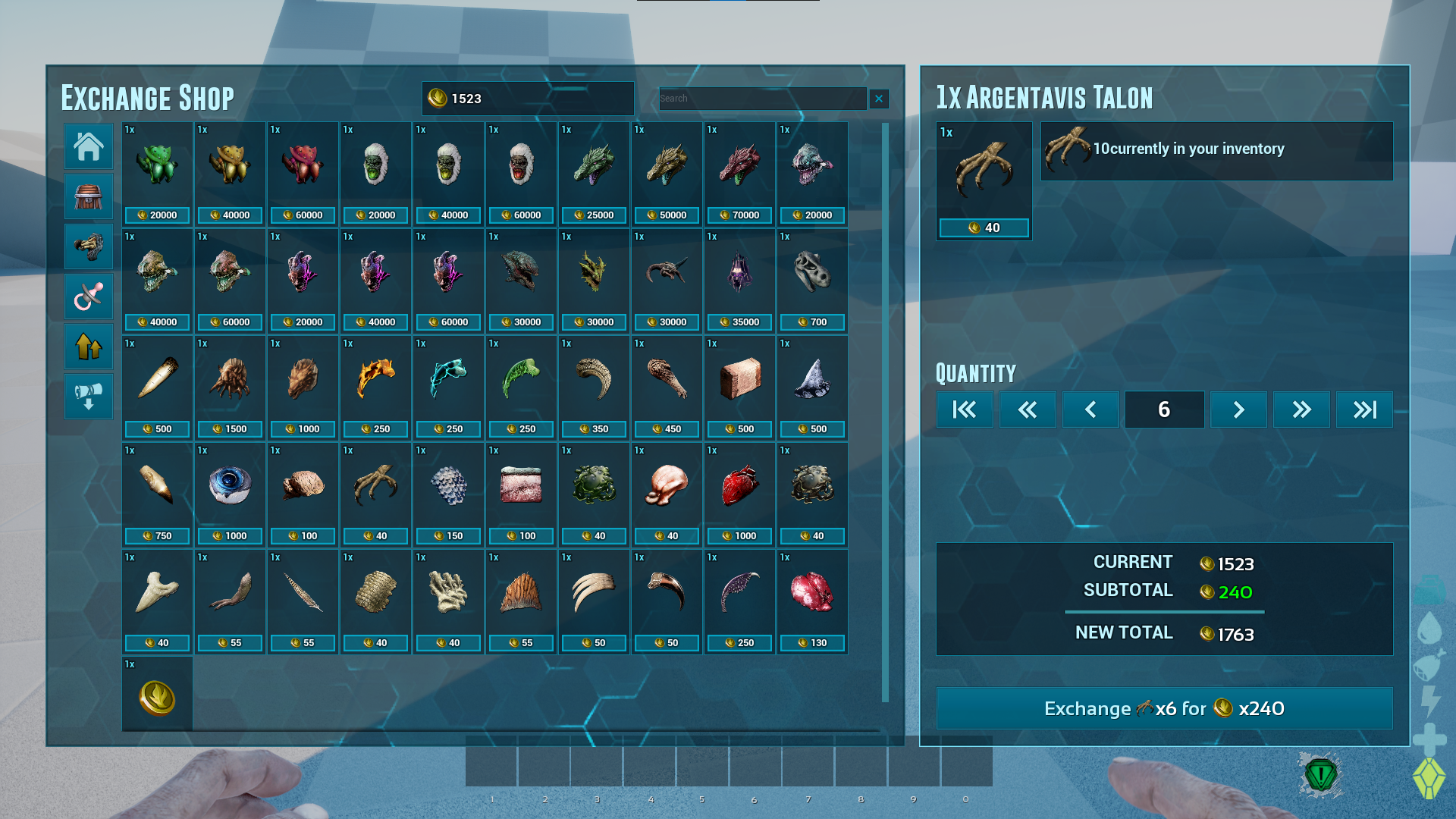Select the megaphone category tab
Screen dimensions: 1456x819
[x=89, y=397]
